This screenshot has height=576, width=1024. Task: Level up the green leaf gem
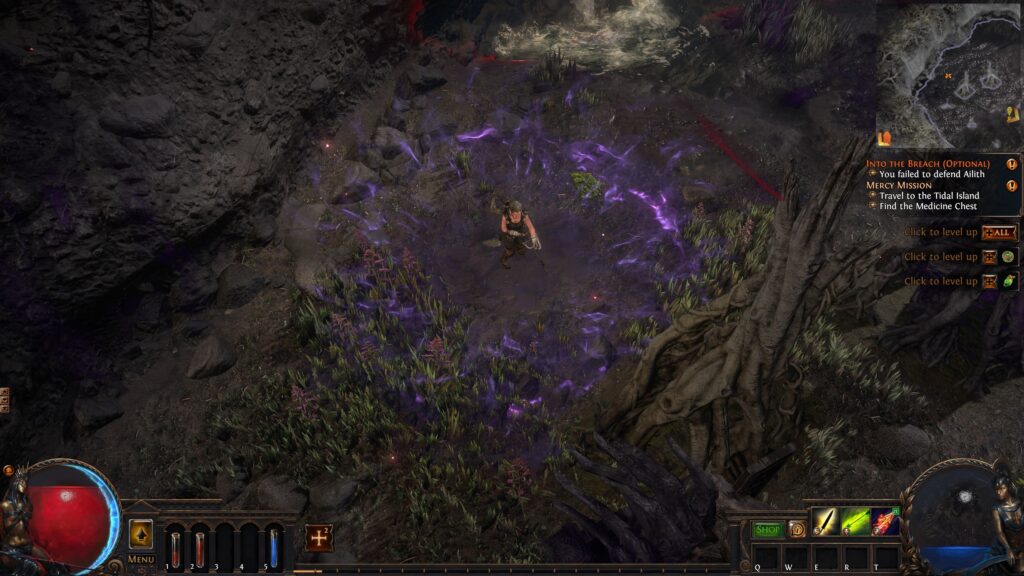(1008, 281)
